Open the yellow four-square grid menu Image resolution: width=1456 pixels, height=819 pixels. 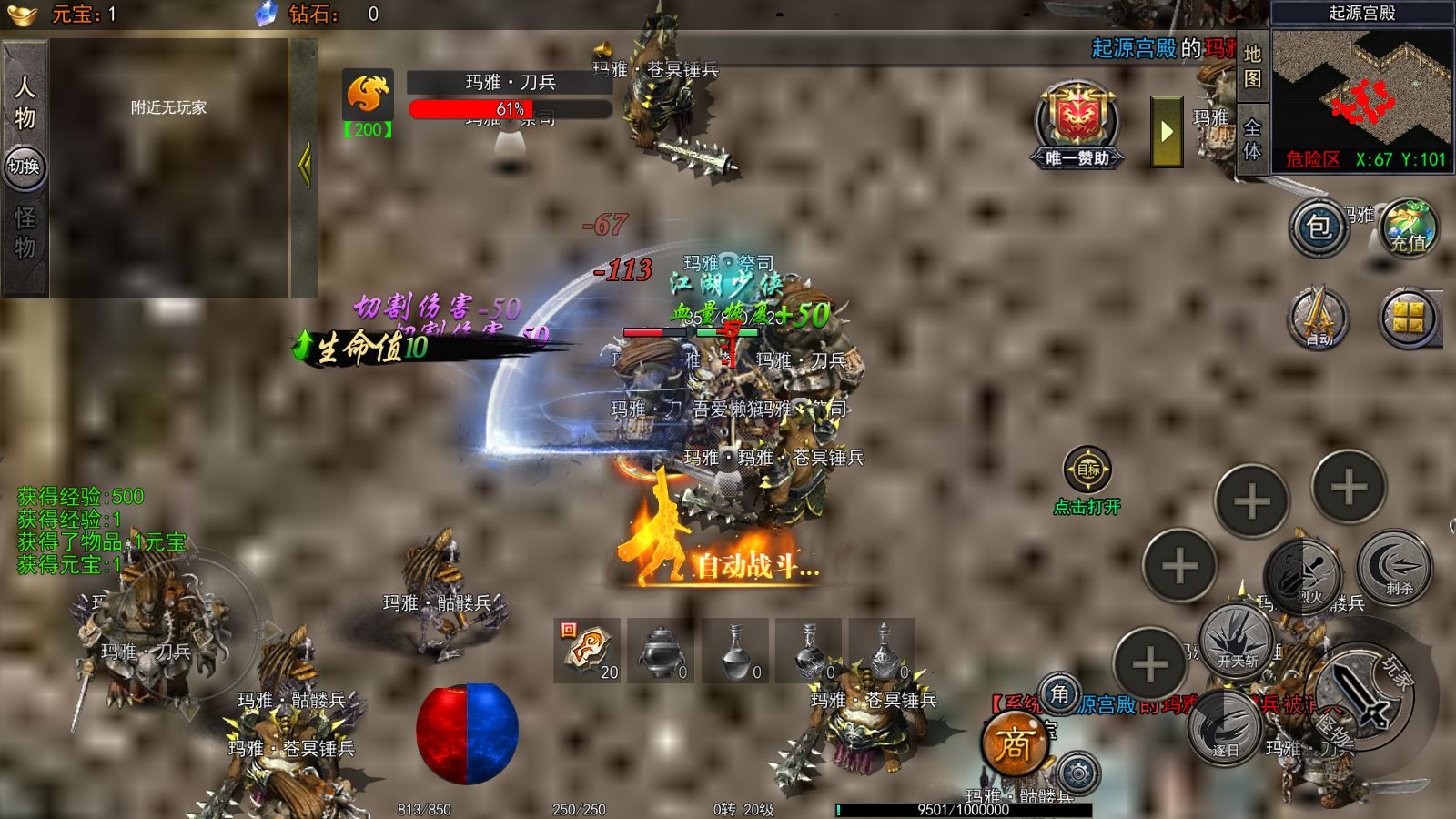click(1408, 318)
